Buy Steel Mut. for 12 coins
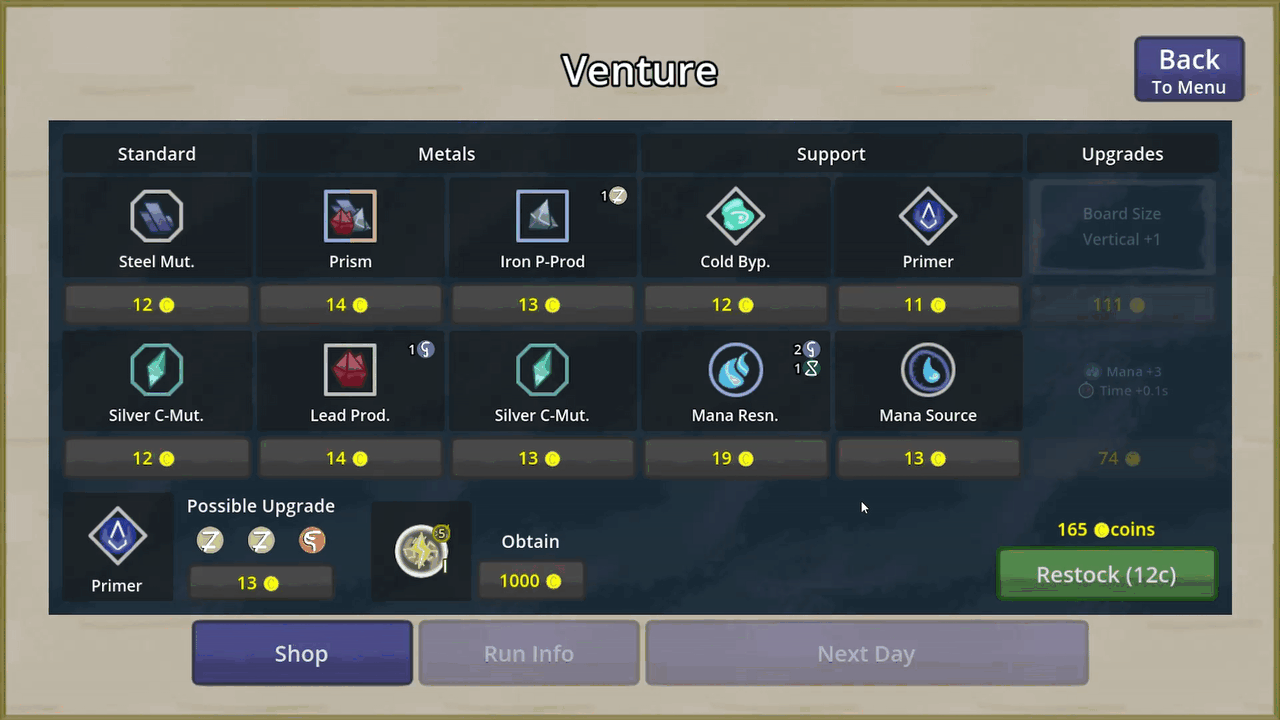 click(x=156, y=305)
